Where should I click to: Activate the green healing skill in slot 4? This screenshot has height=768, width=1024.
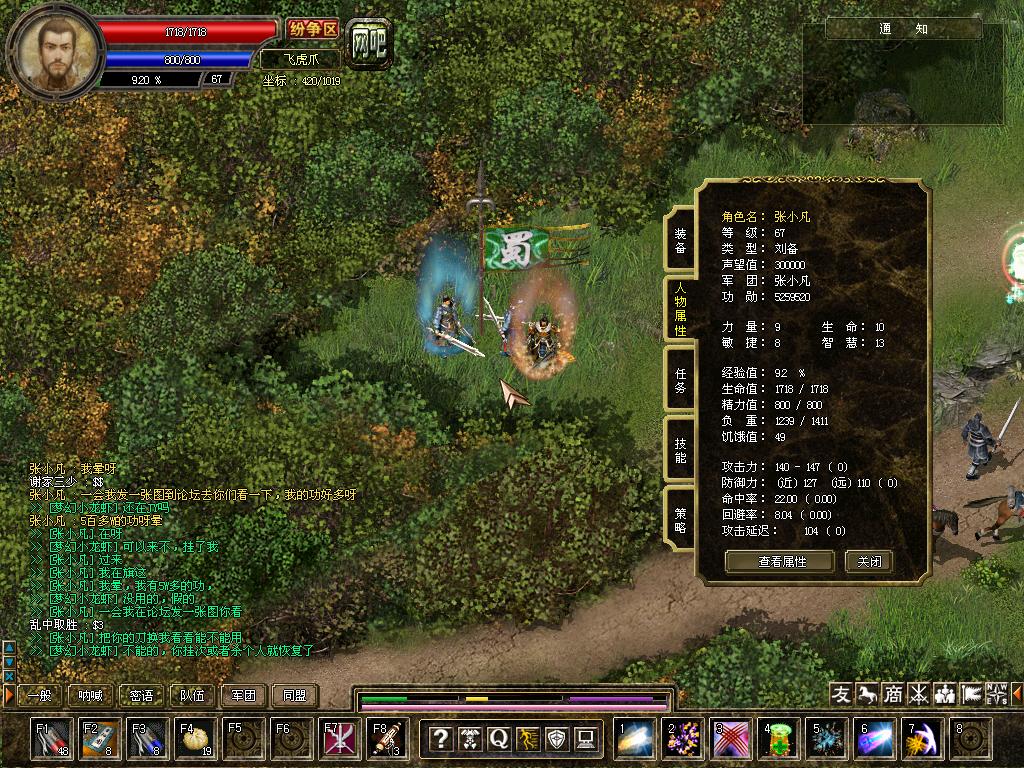779,739
